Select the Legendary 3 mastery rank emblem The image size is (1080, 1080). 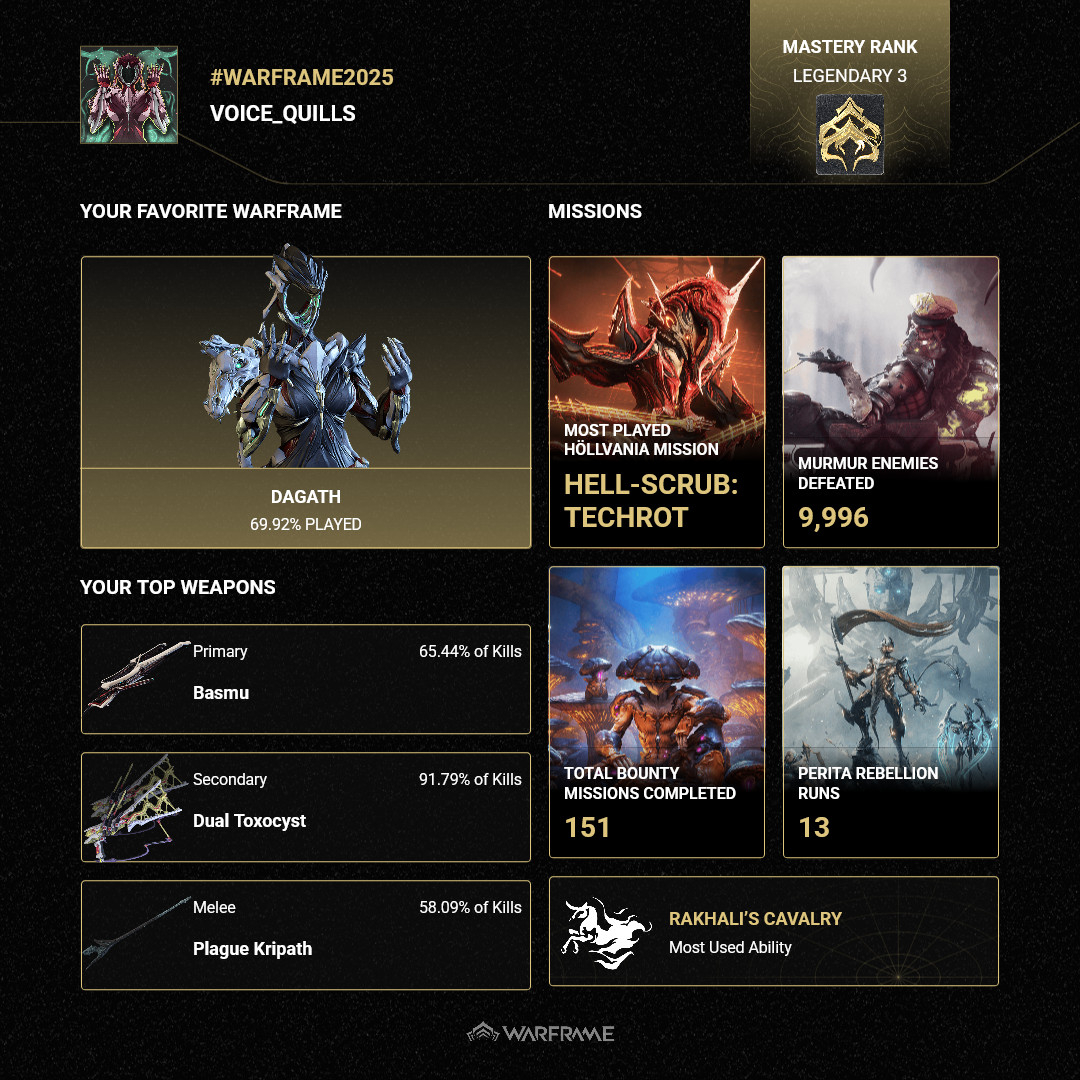(850, 135)
